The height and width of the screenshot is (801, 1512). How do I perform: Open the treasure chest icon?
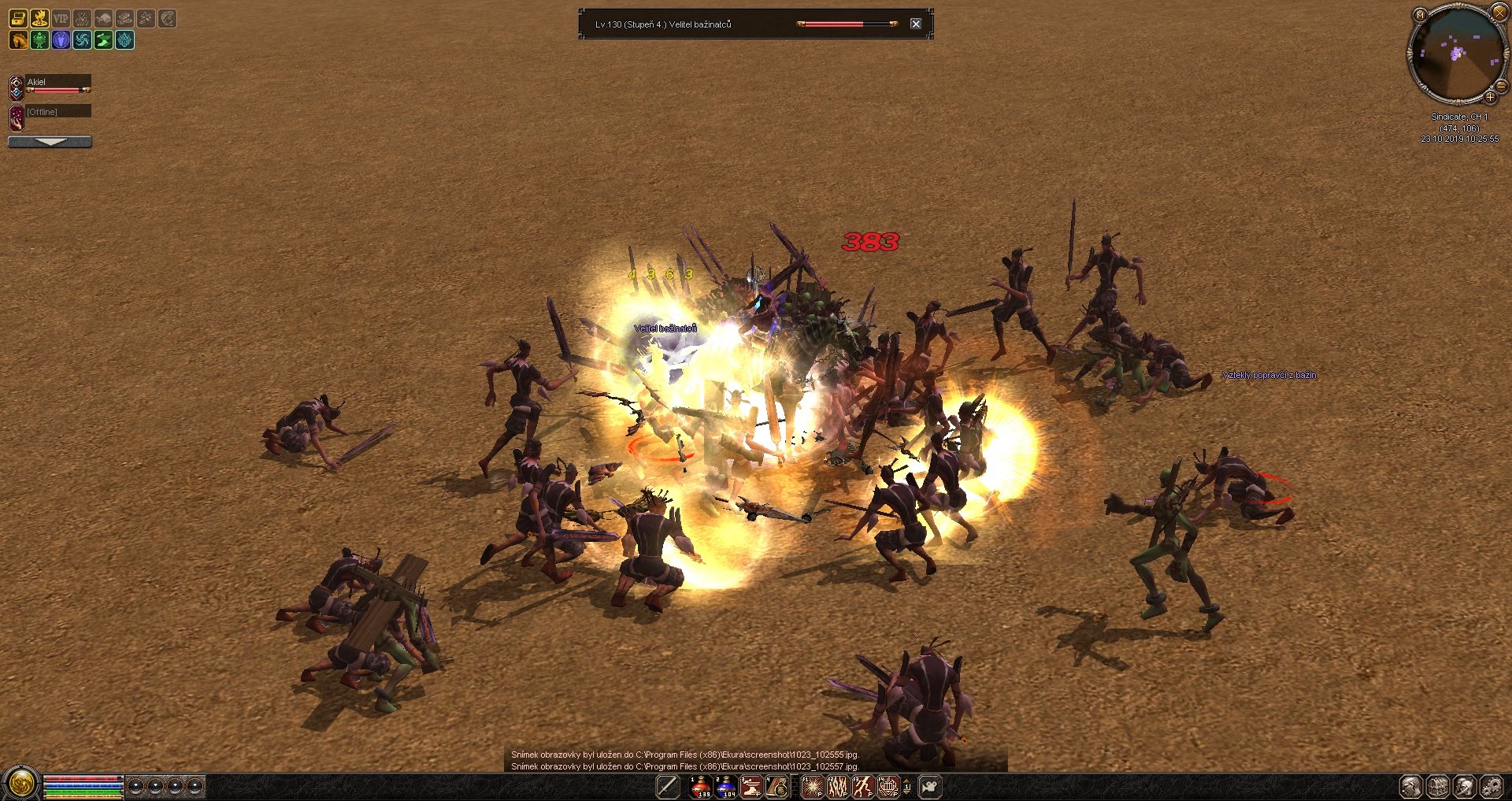[x=18, y=18]
